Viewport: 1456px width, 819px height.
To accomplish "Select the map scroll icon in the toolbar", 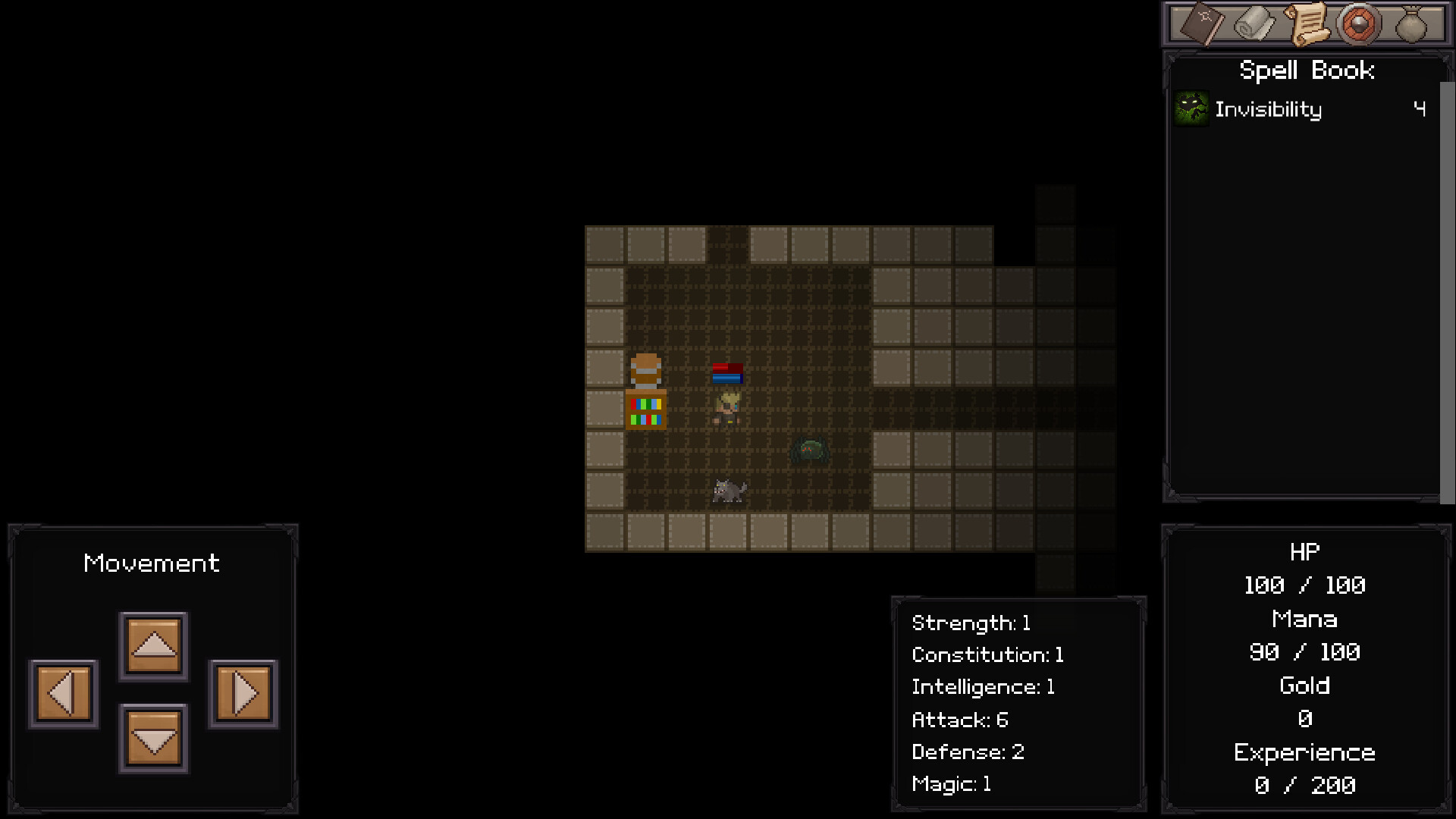I will click(1255, 24).
